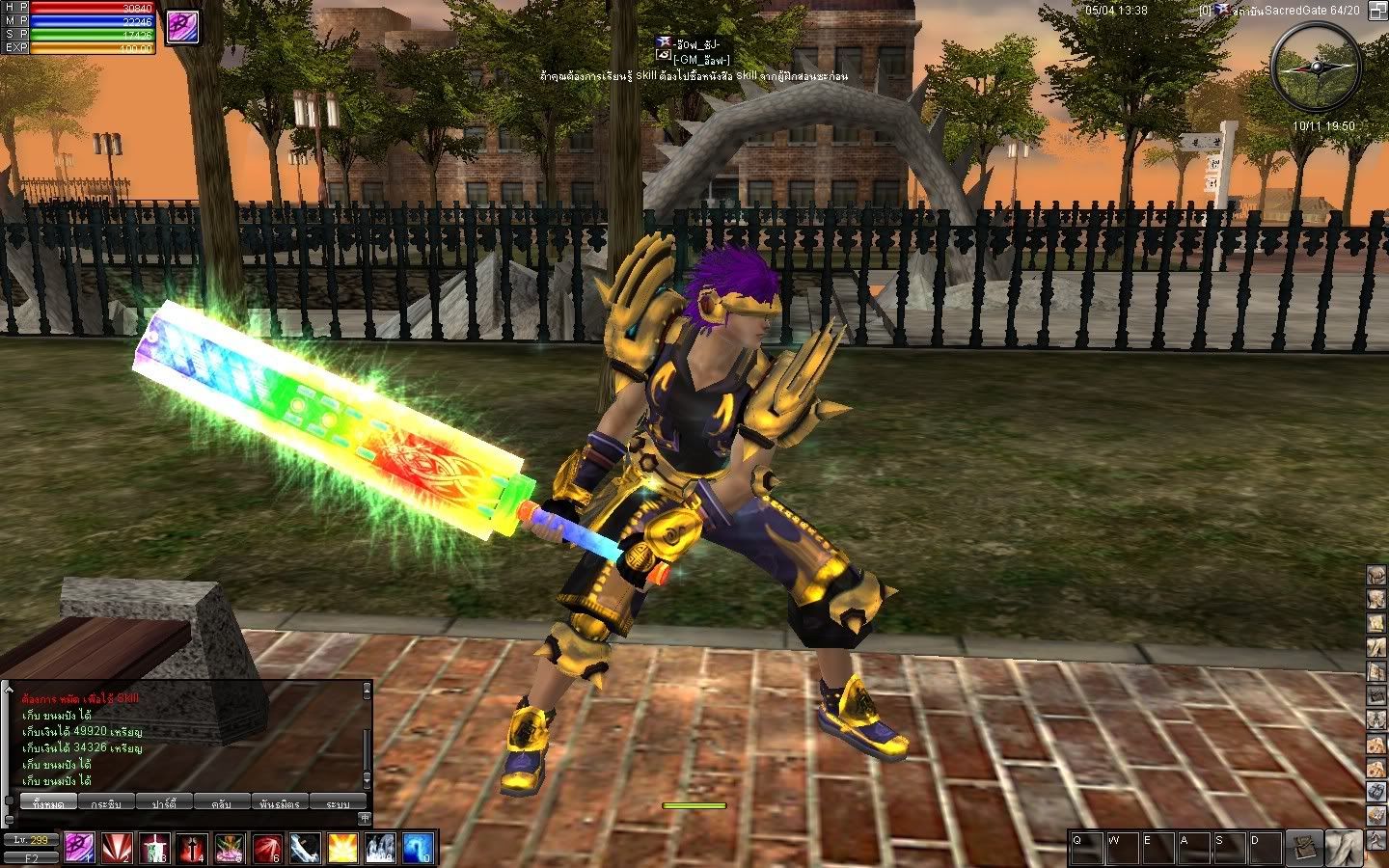Viewport: 1389px width, 868px height.
Task: Click the active purple buff icon beside the HP bars
Action: coord(181,26)
